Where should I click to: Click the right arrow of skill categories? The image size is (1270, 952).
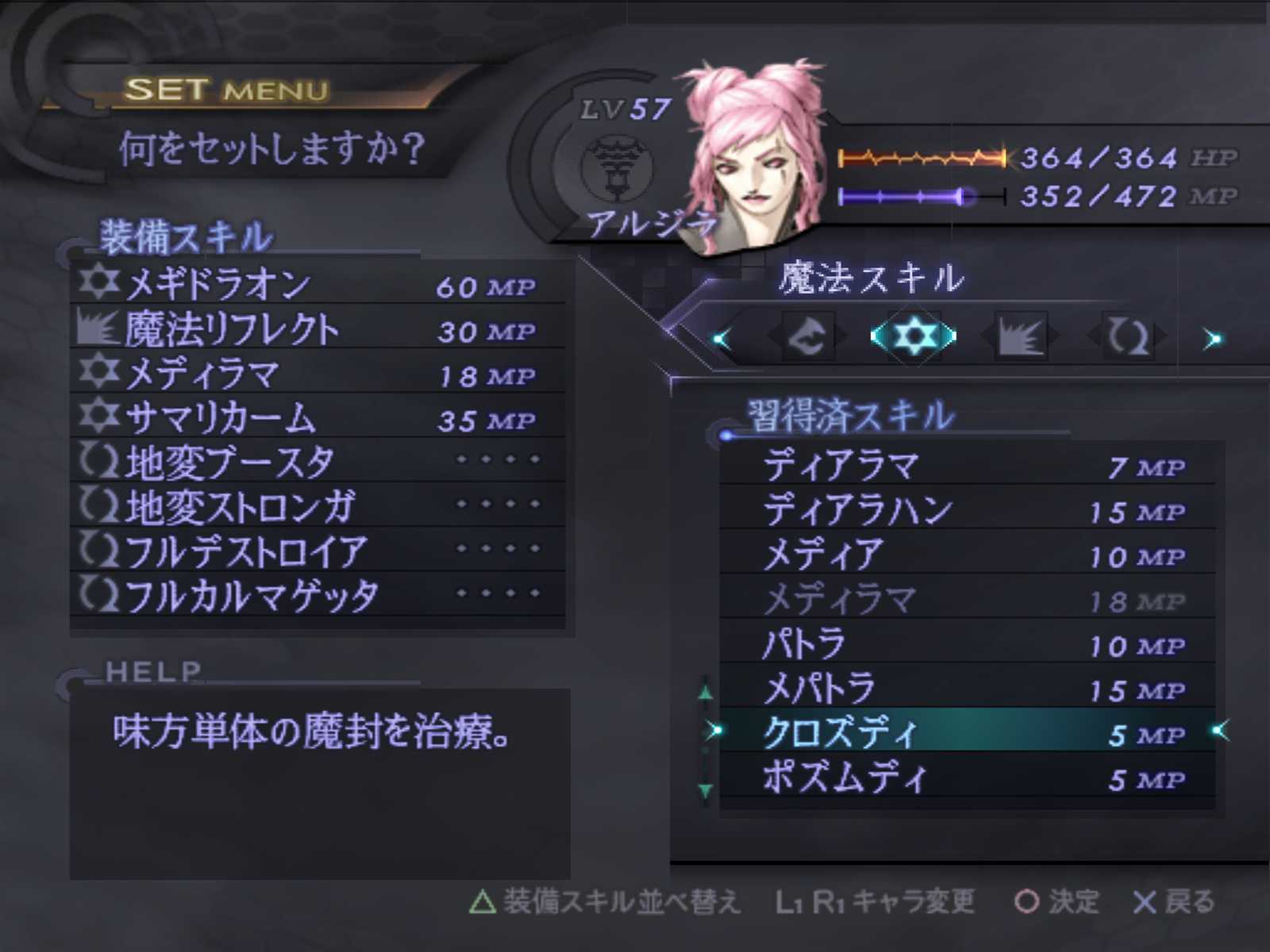point(1212,340)
